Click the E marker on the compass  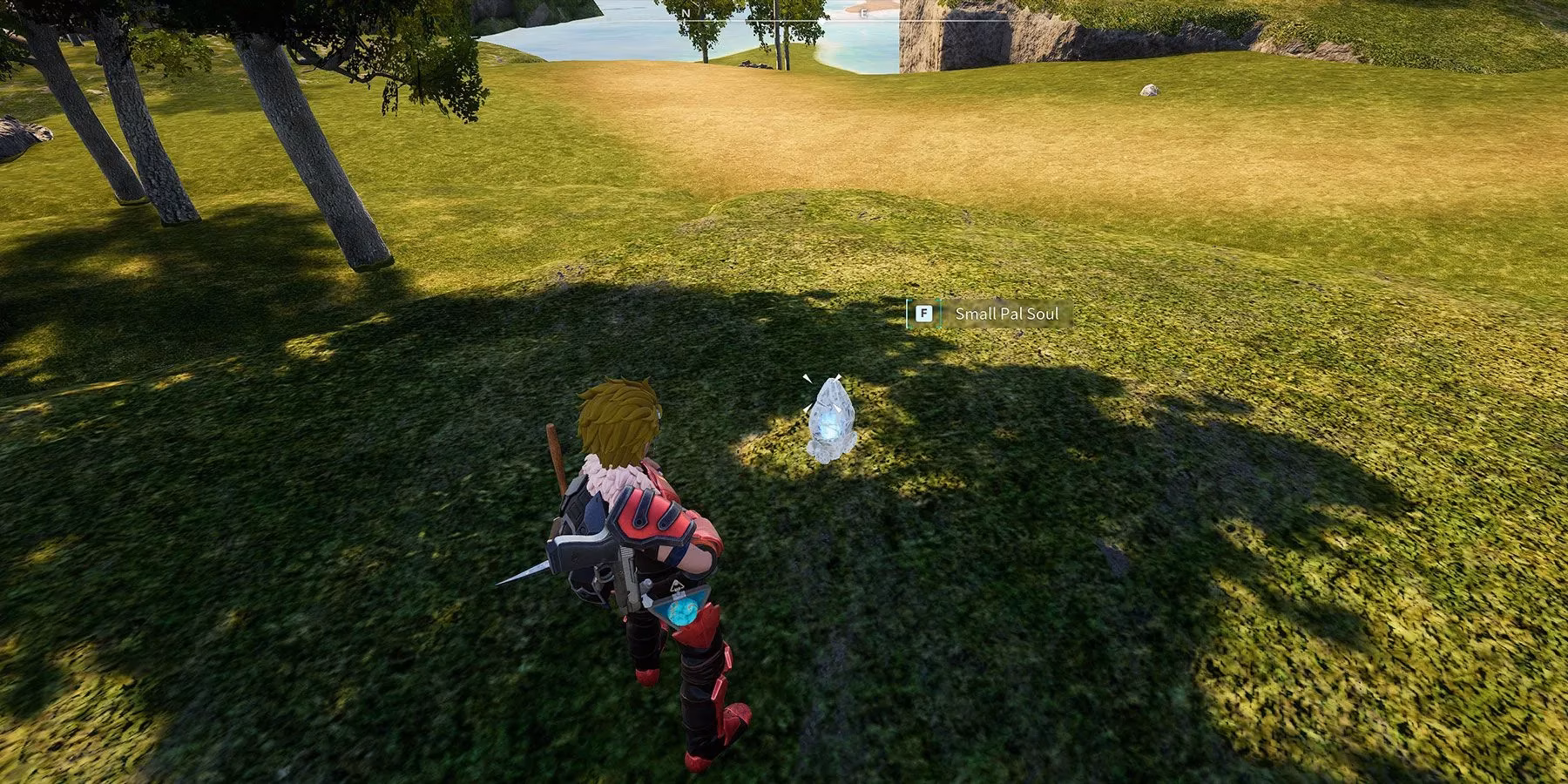864,12
